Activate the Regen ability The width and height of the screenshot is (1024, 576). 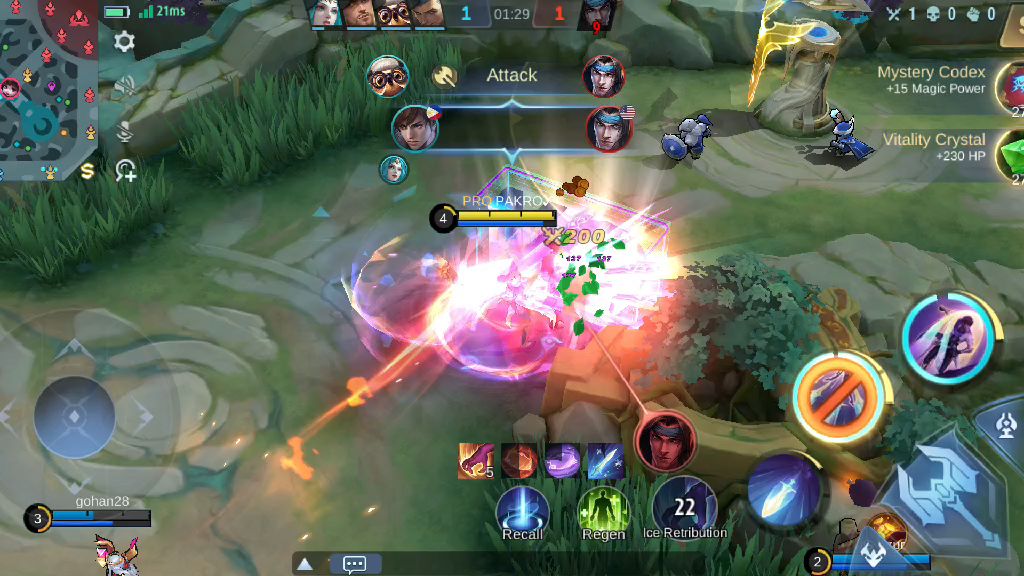[603, 511]
